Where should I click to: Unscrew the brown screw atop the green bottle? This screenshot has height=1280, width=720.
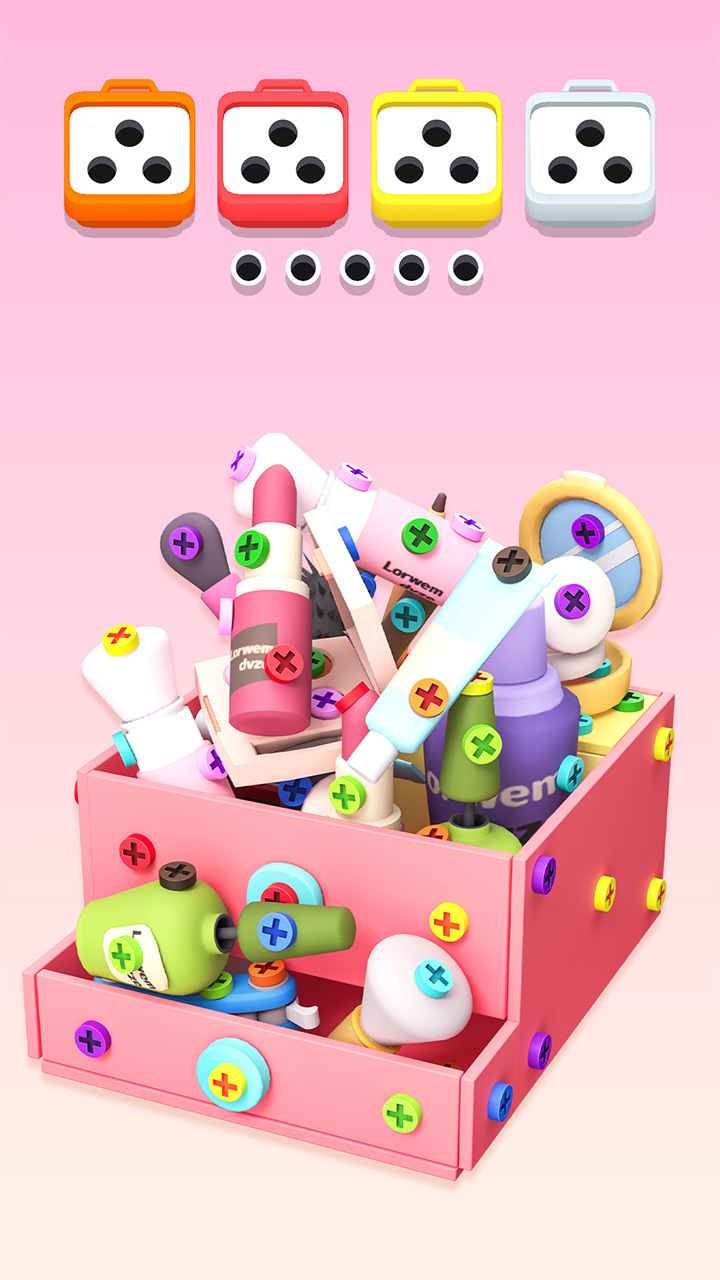coord(178,874)
